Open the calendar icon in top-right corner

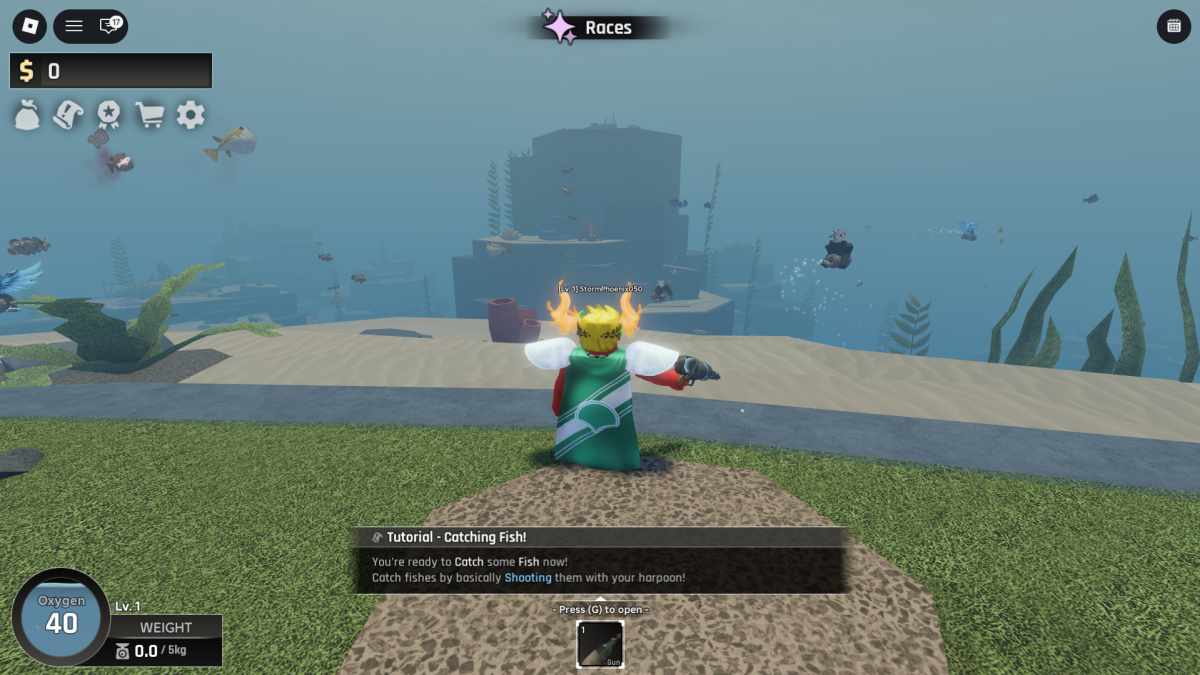1173,26
